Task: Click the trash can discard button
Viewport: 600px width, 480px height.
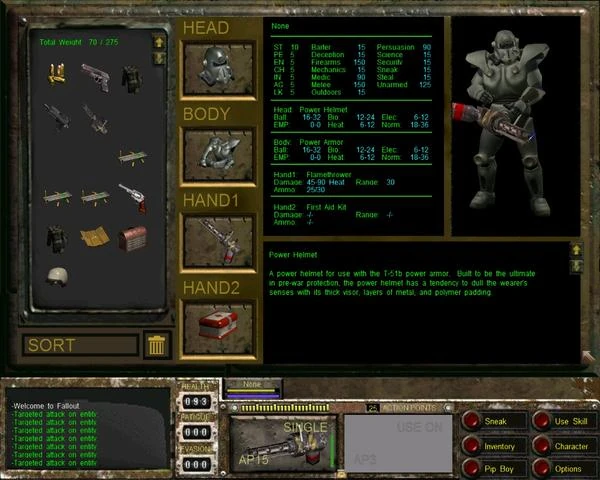Action: 156,346
